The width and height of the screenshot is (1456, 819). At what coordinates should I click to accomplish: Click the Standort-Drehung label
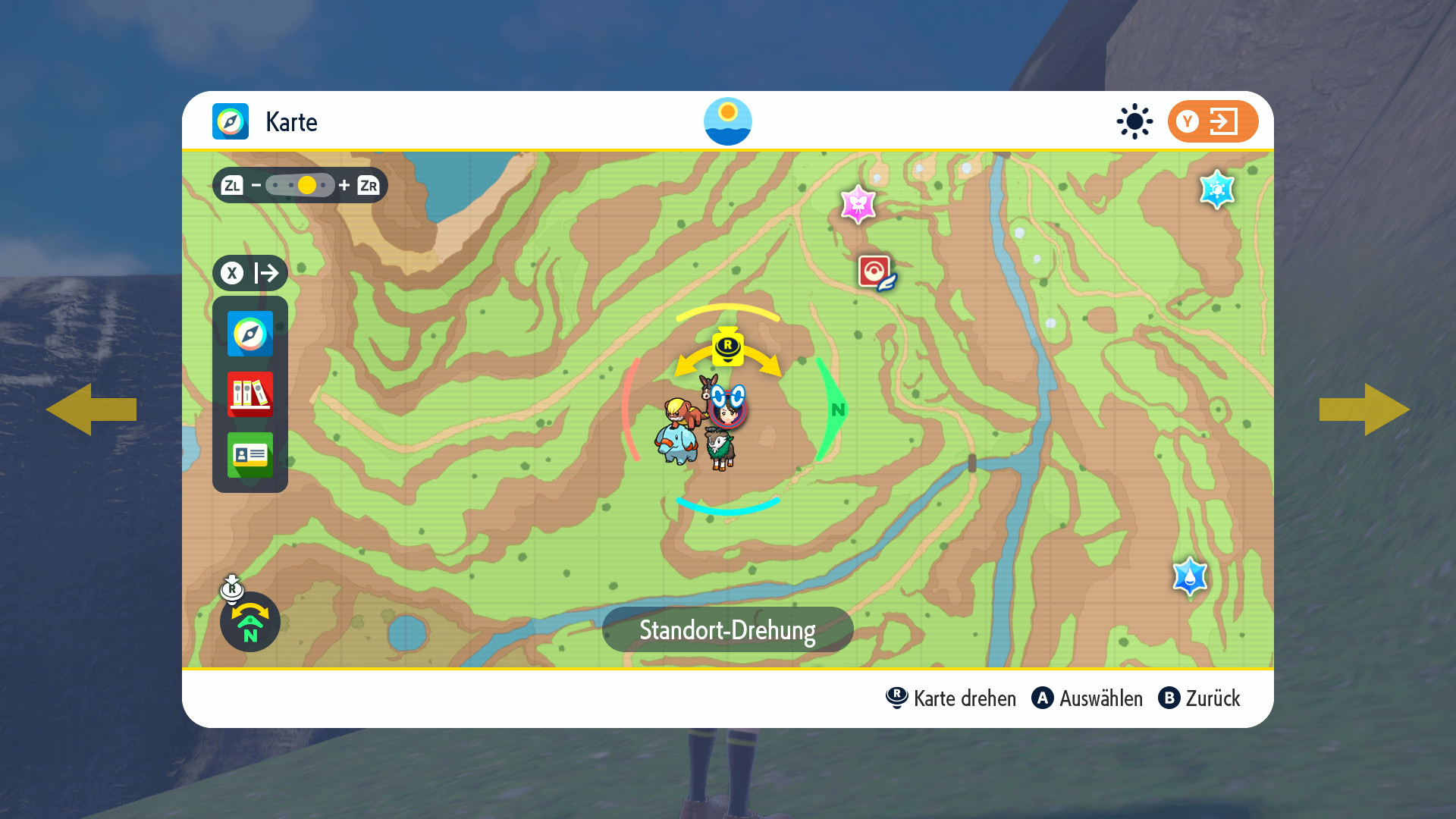coord(727,629)
